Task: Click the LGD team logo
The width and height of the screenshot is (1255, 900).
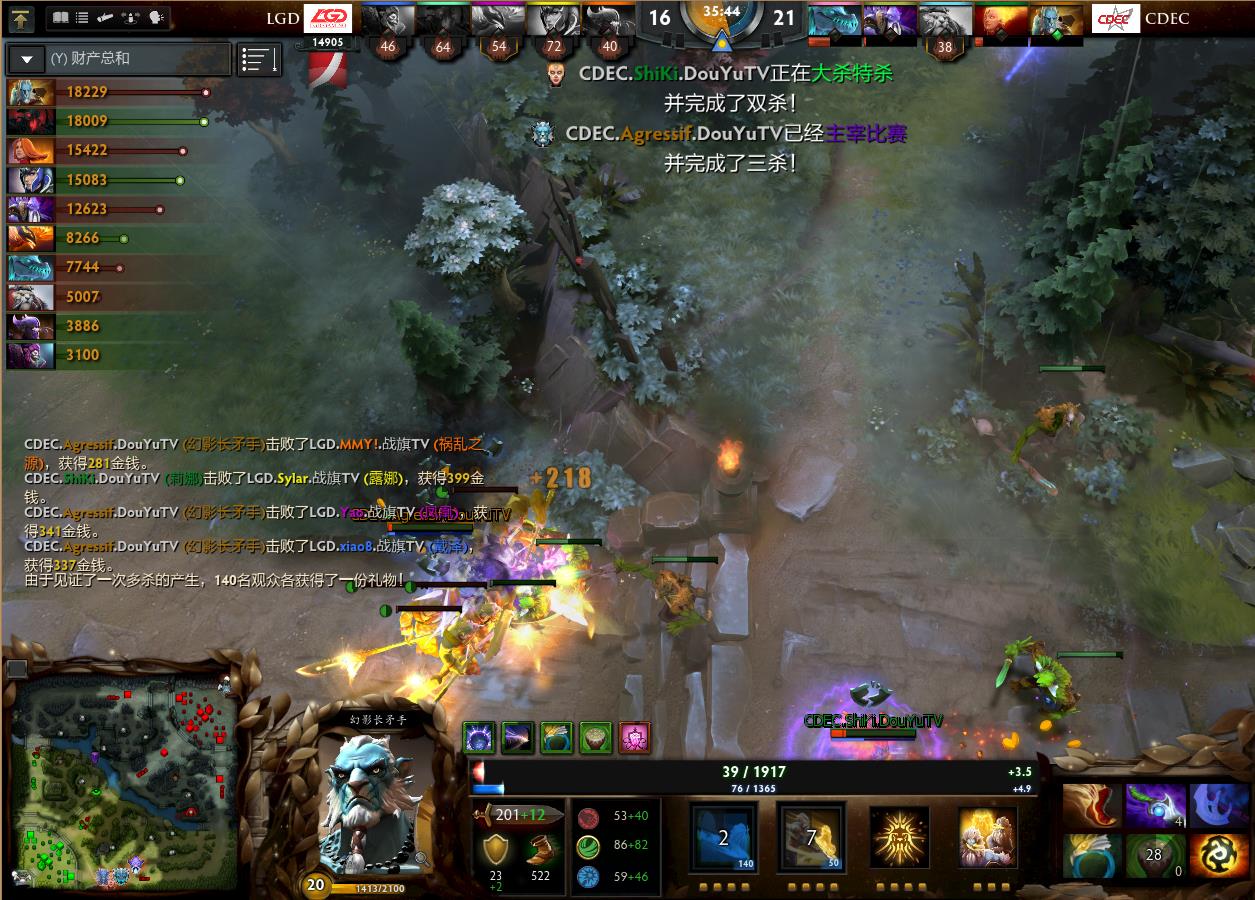Action: pyautogui.click(x=327, y=18)
